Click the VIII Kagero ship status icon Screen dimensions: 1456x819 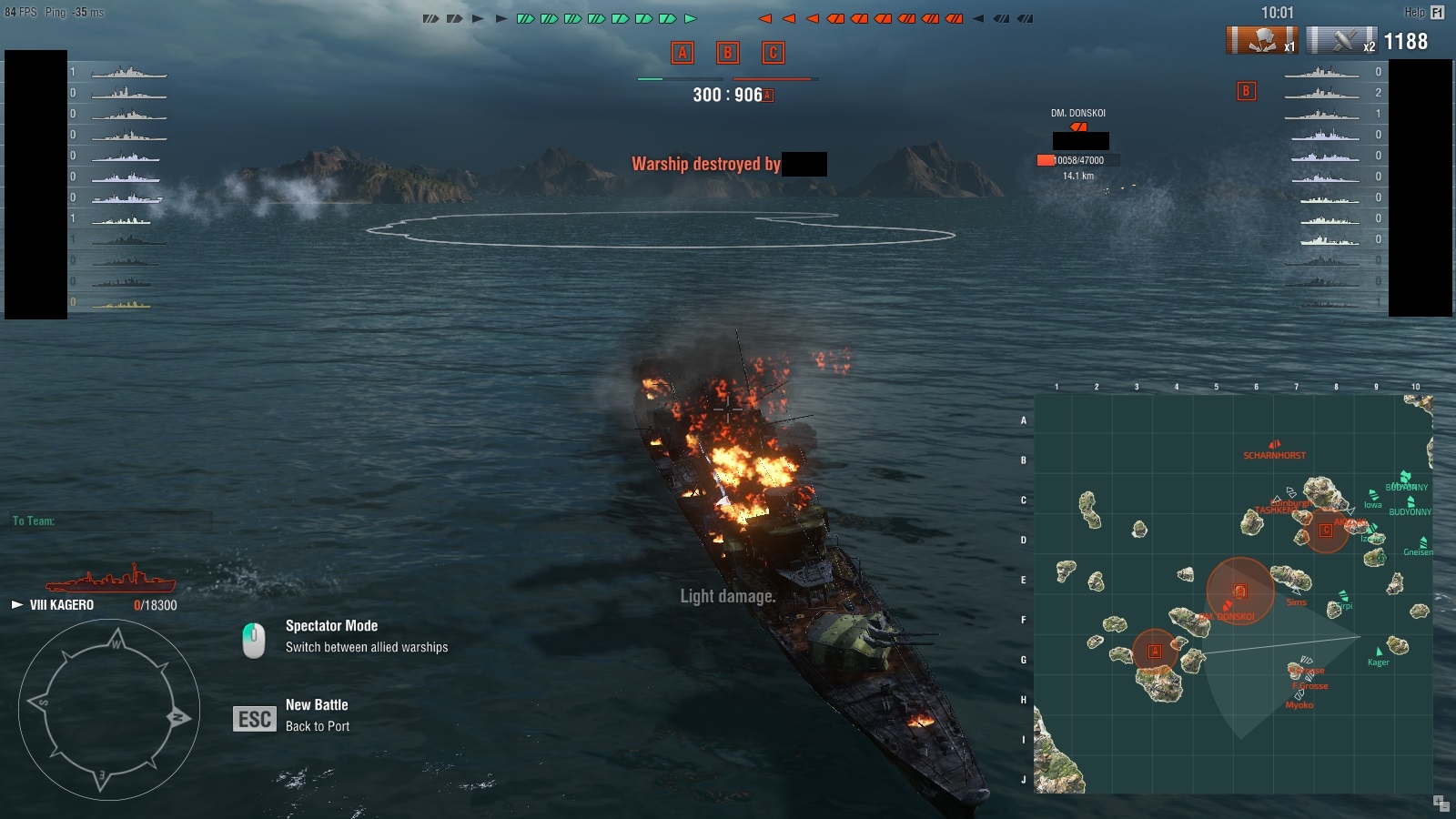point(110,579)
